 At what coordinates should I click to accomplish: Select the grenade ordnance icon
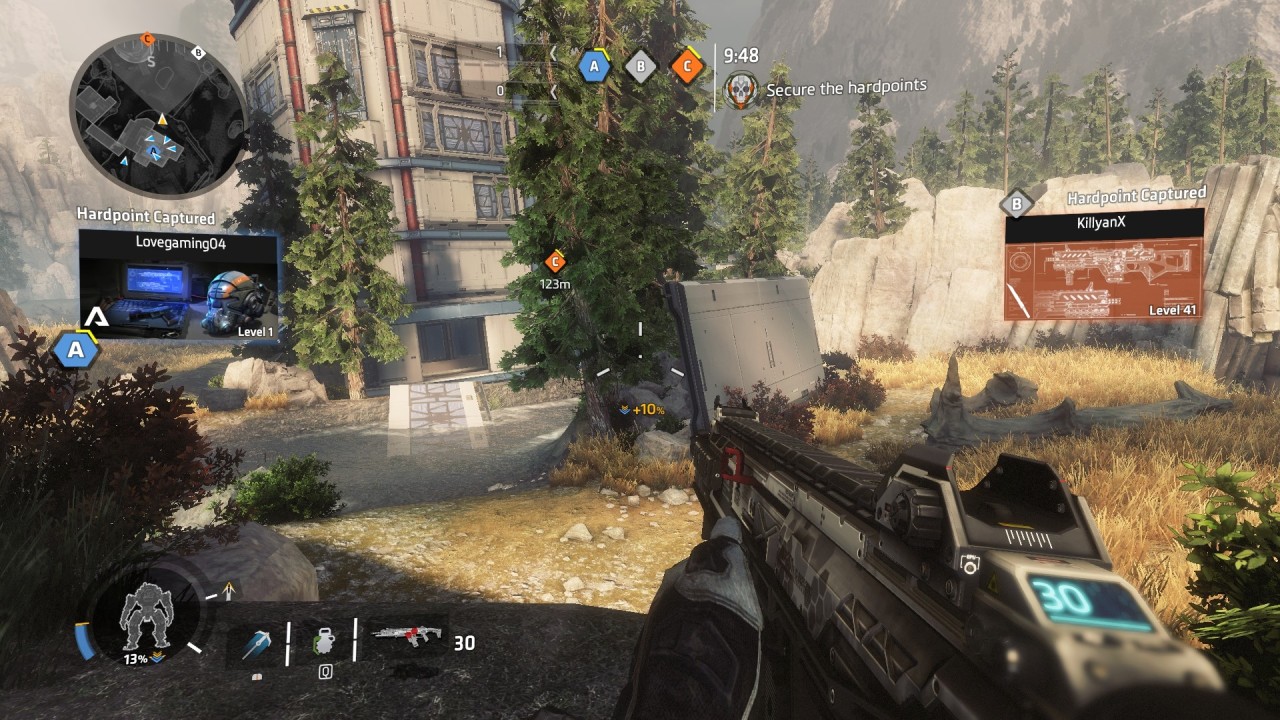click(323, 640)
